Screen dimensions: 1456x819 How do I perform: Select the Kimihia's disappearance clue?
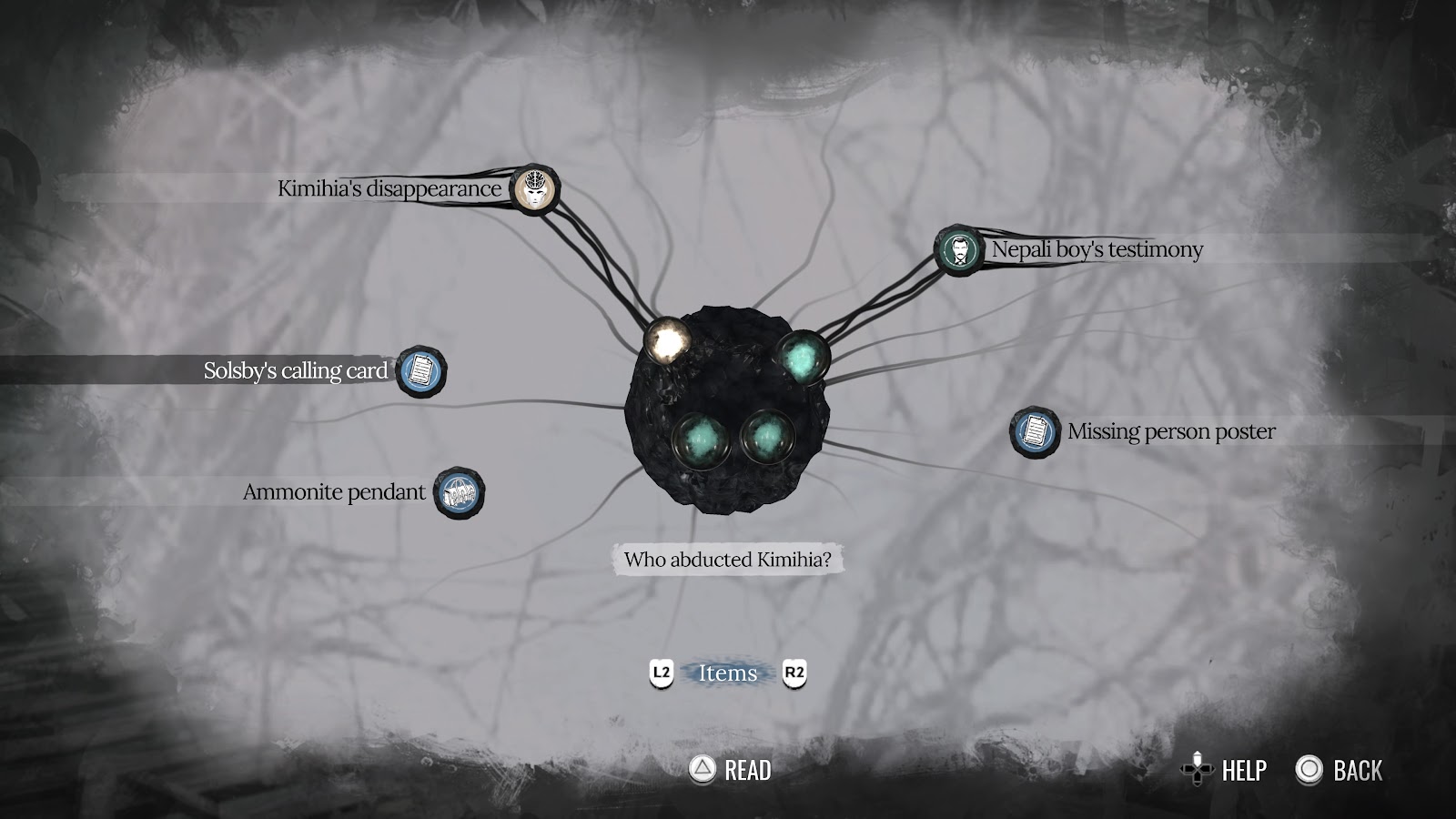[535, 190]
